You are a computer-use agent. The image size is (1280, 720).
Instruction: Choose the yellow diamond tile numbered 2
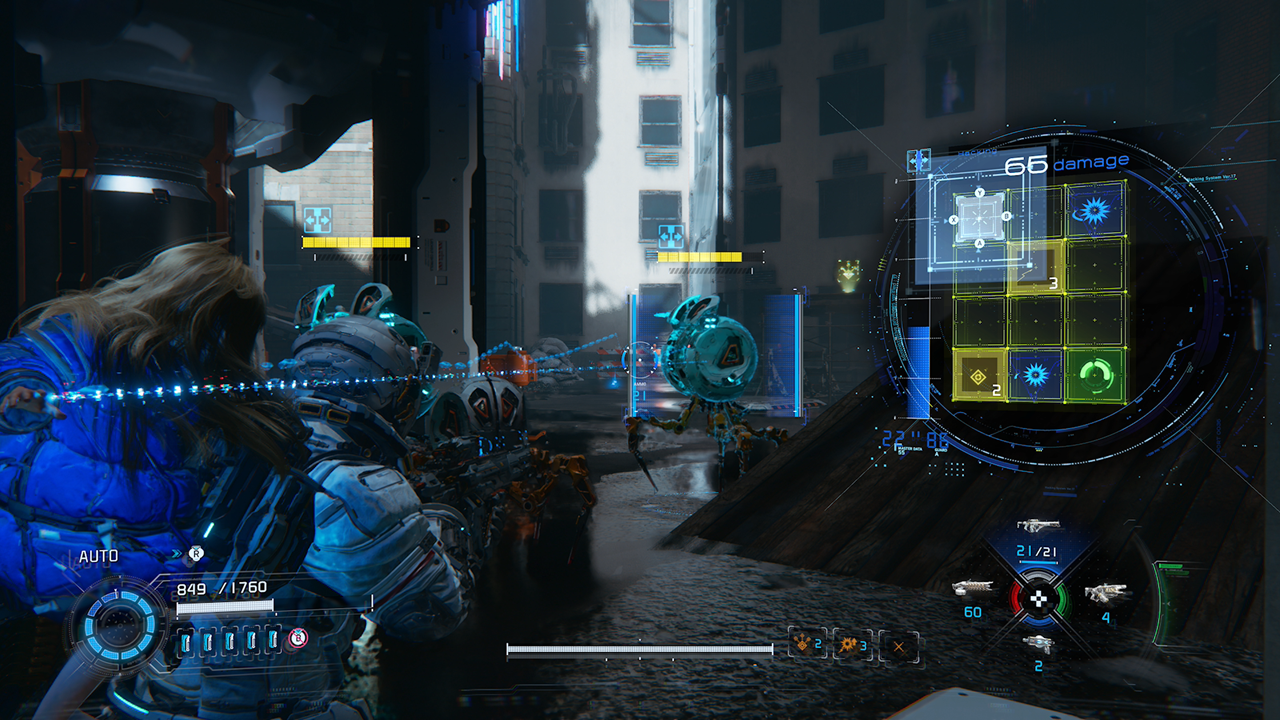click(x=980, y=376)
